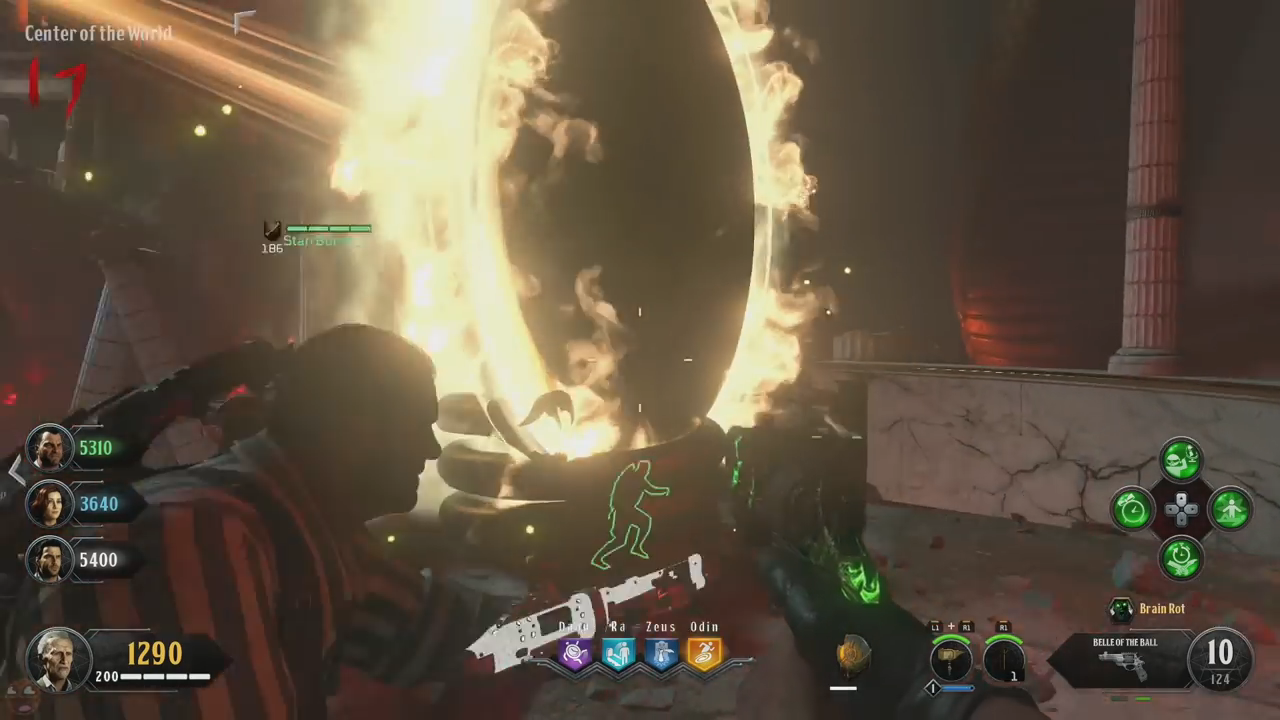This screenshot has height=720, width=1280.
Task: Click the portrait of the 5310-point teammate
Action: click(x=48, y=448)
